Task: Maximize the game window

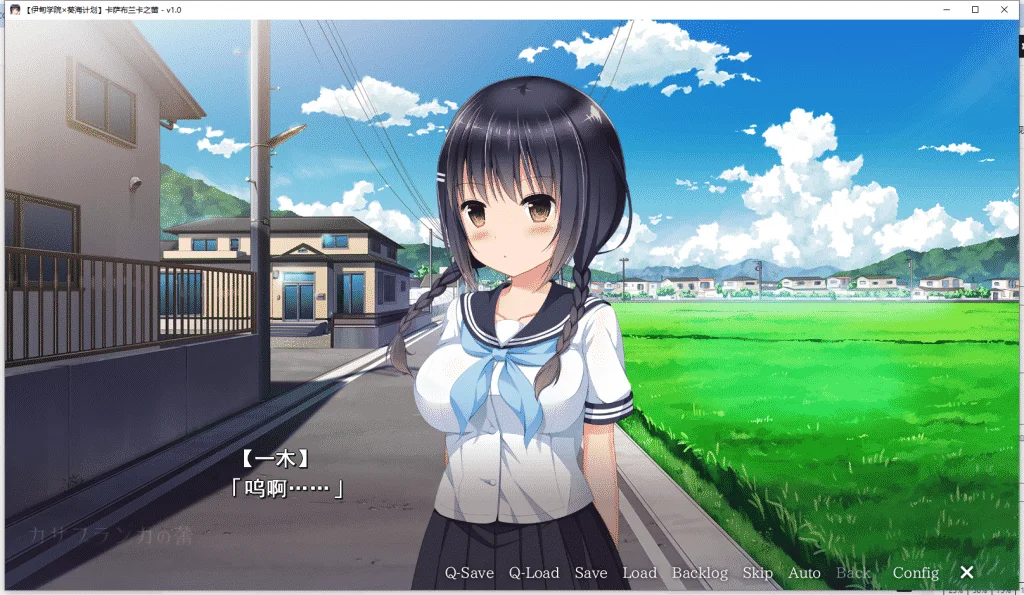Action: point(975,9)
